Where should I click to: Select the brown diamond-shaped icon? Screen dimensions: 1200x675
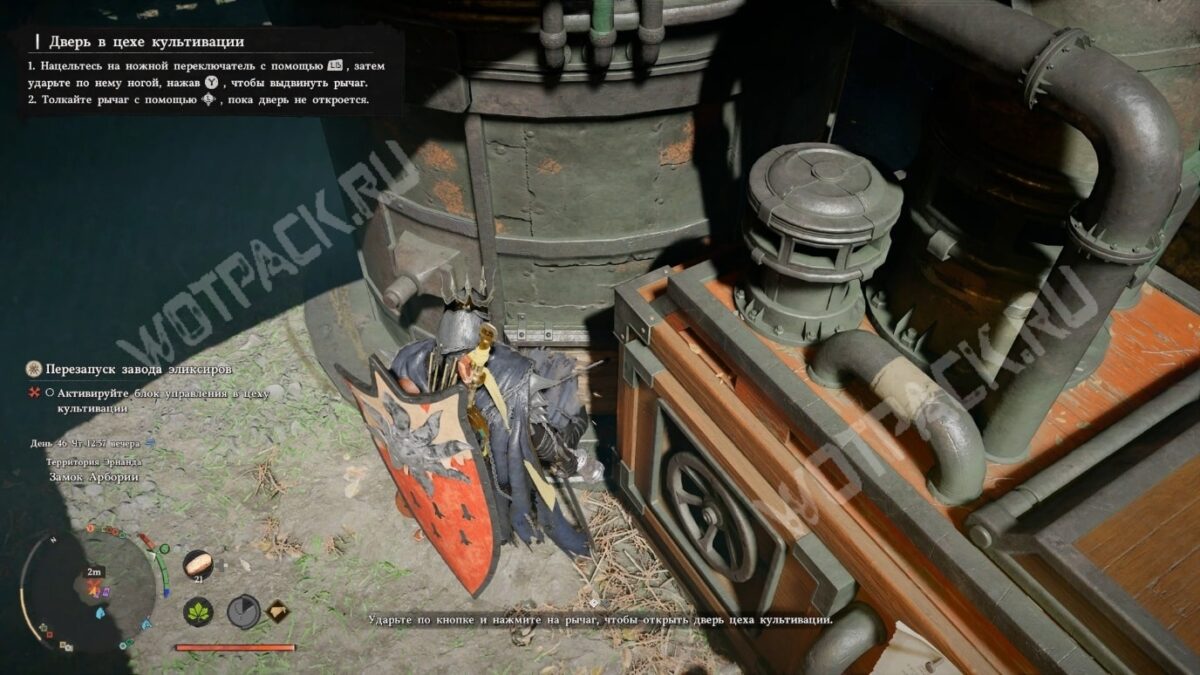point(277,611)
